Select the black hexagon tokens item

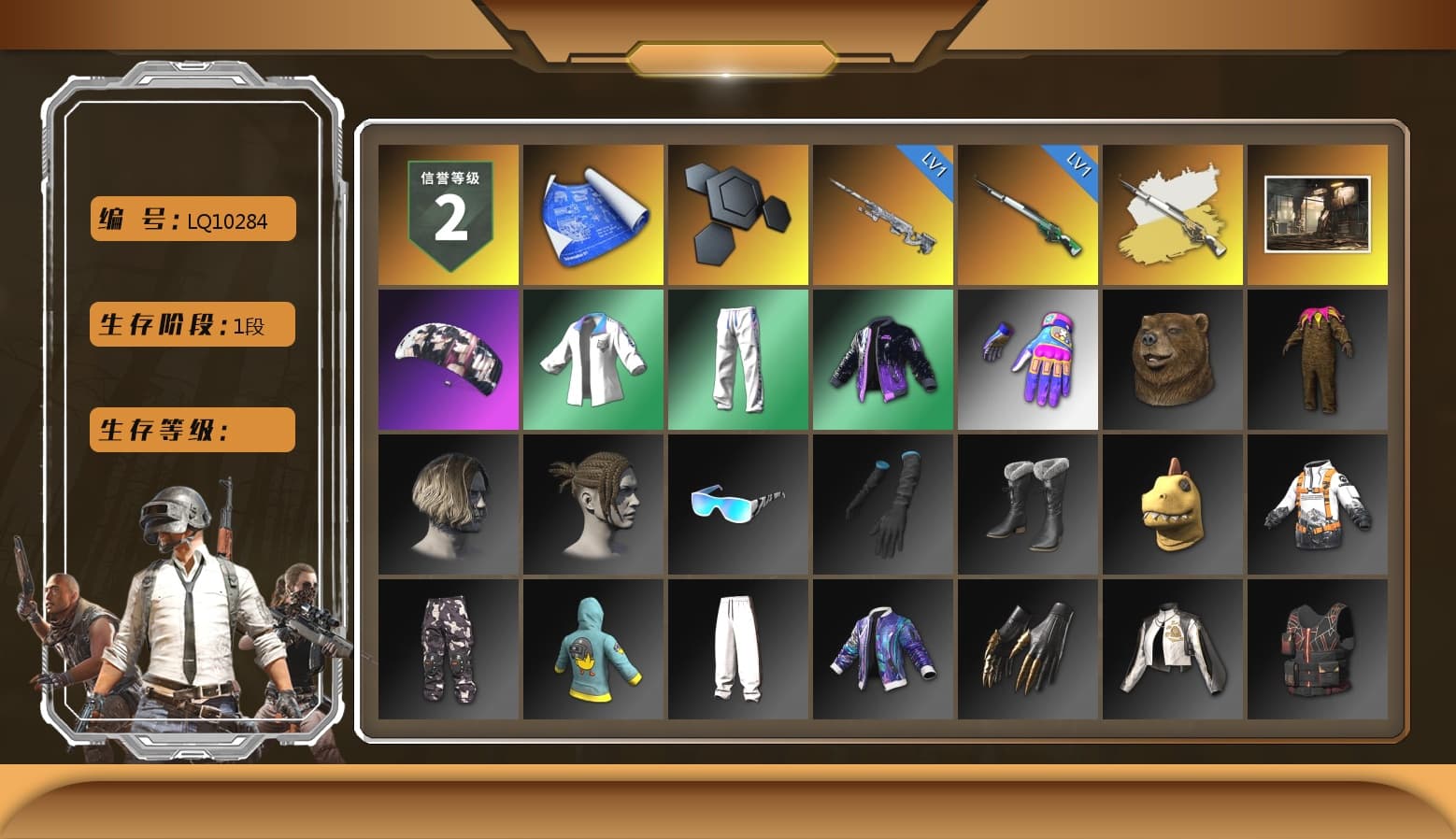pyautogui.click(x=737, y=213)
